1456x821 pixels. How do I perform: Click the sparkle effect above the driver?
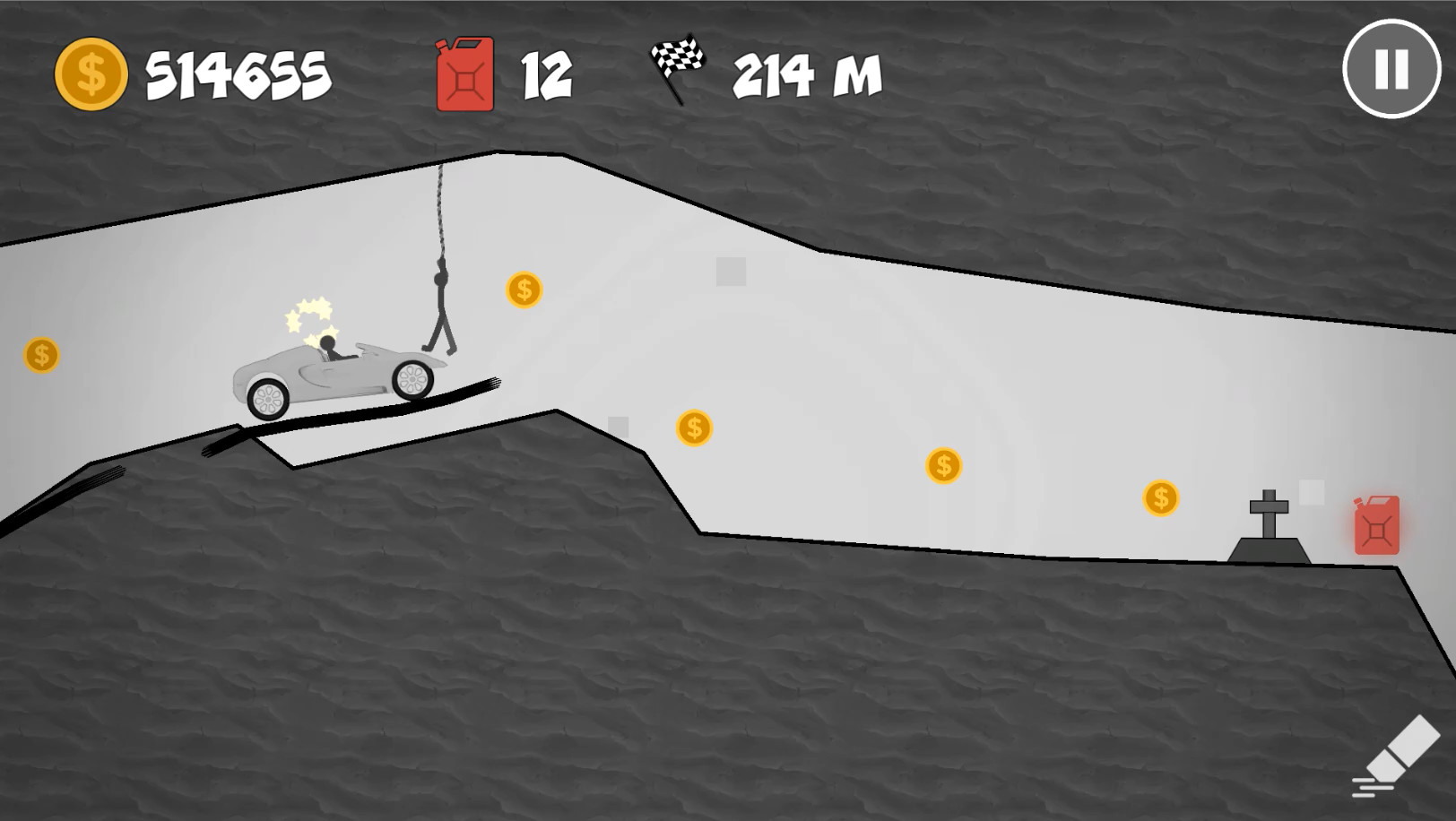308,313
